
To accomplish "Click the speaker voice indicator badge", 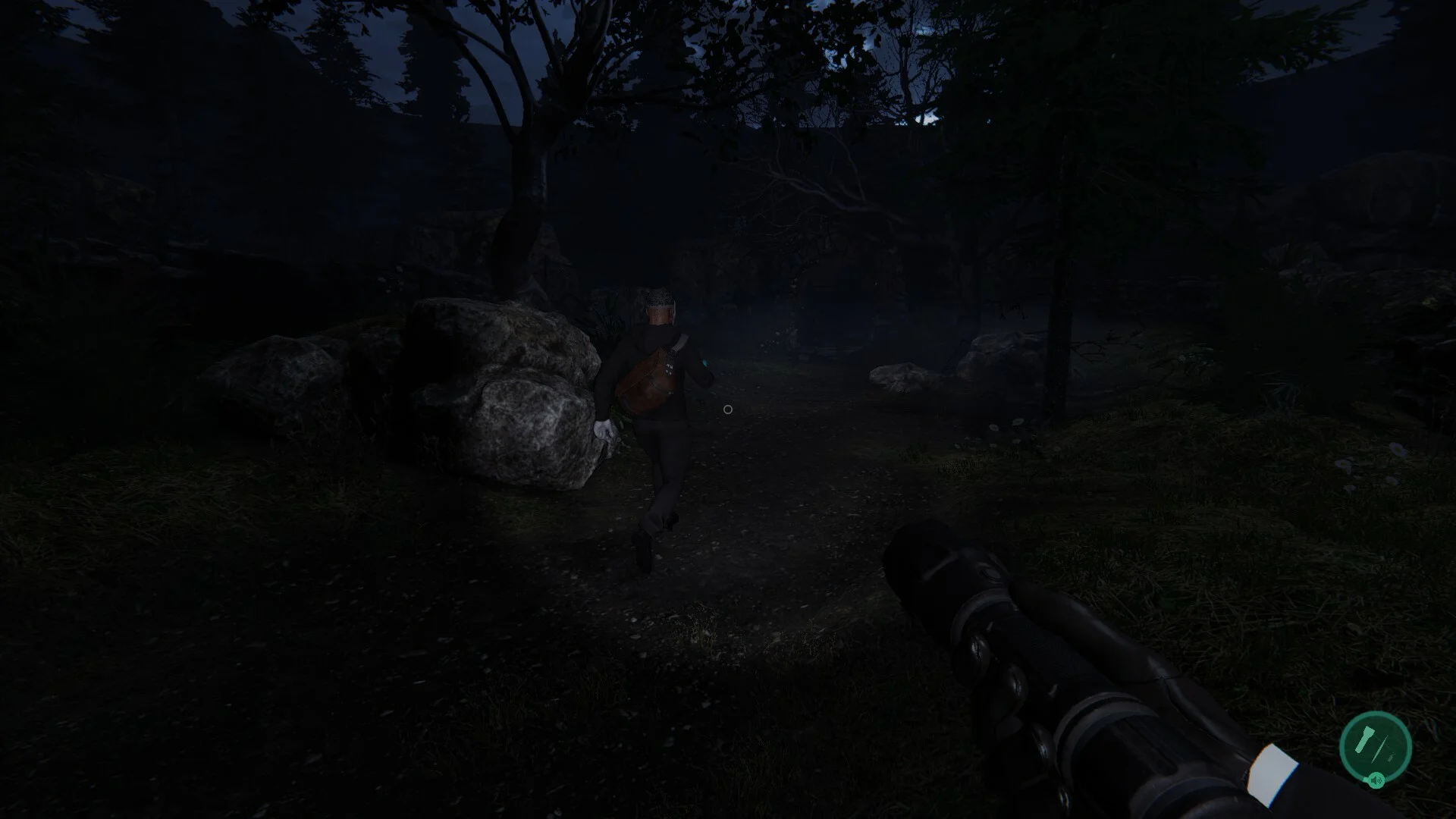I will point(1376,780).
